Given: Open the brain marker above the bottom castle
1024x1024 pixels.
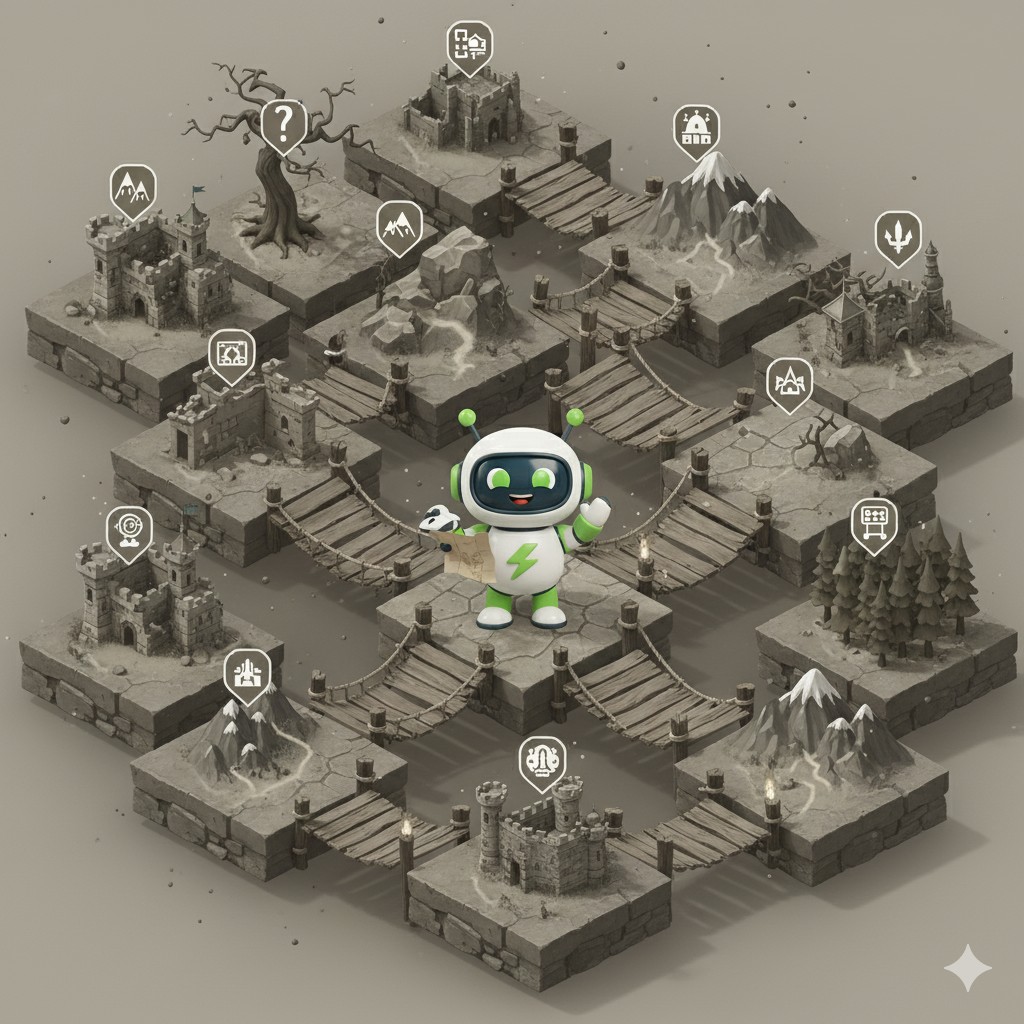Looking at the screenshot, I should coord(542,759).
